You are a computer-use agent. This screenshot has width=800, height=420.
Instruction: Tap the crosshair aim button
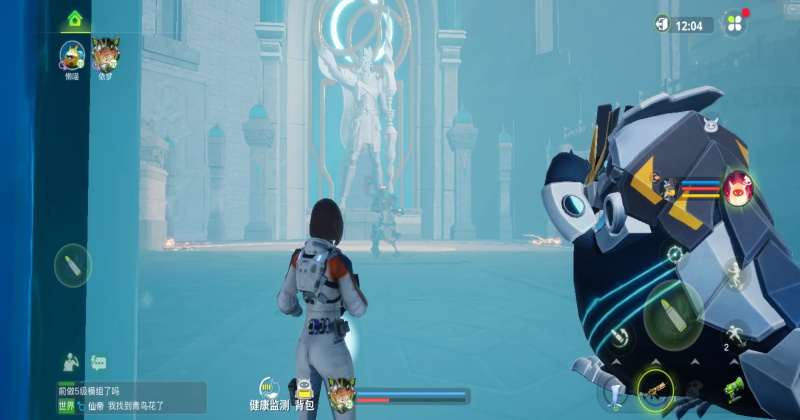coord(675,254)
